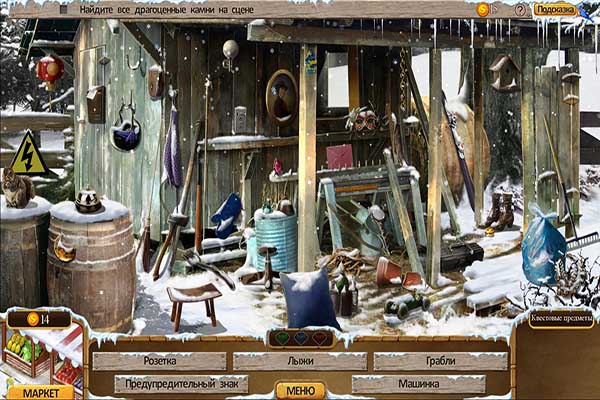Click the question mark help icon
600x400 pixels.
coord(520,9)
